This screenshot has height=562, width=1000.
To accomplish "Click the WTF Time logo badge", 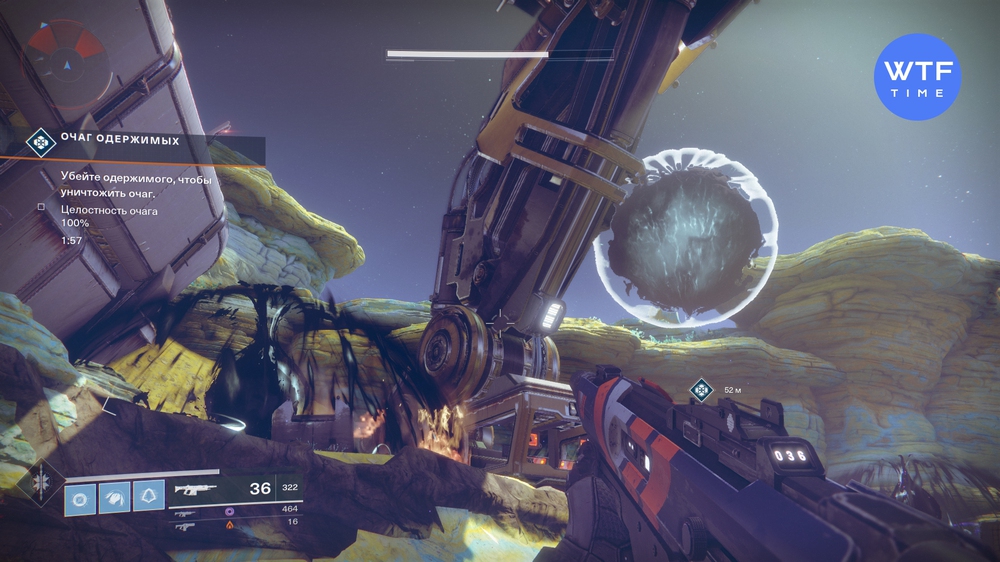I will (x=916, y=78).
